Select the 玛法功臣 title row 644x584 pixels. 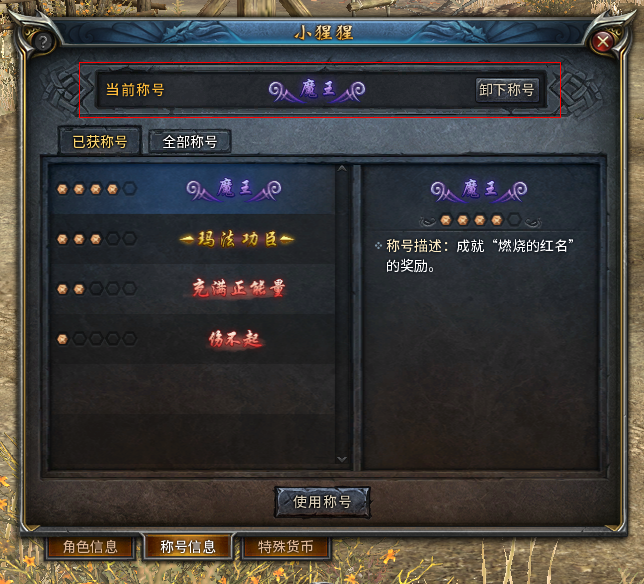[192, 239]
